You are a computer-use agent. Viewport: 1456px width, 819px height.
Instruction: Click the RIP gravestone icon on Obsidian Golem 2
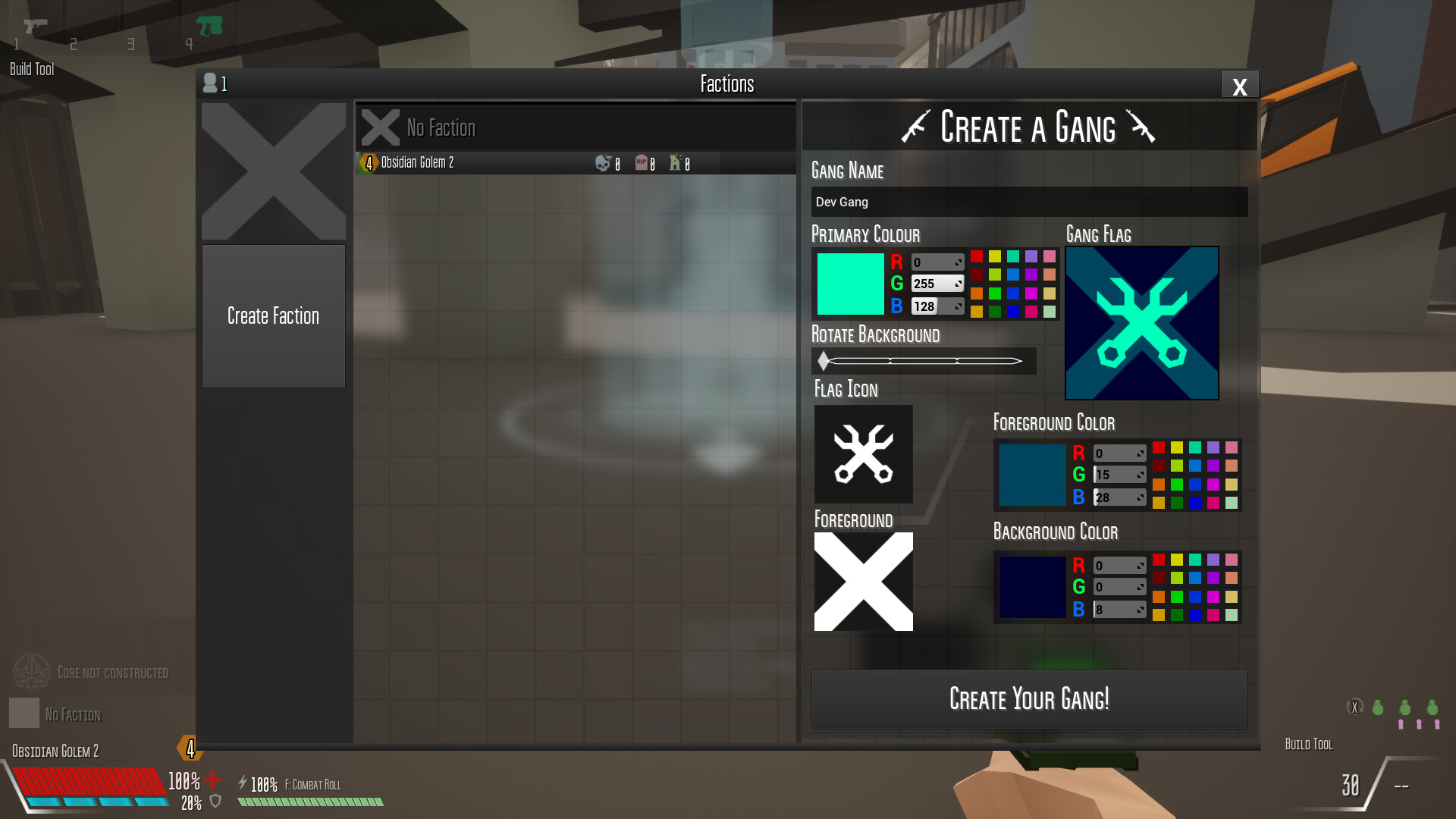click(643, 162)
